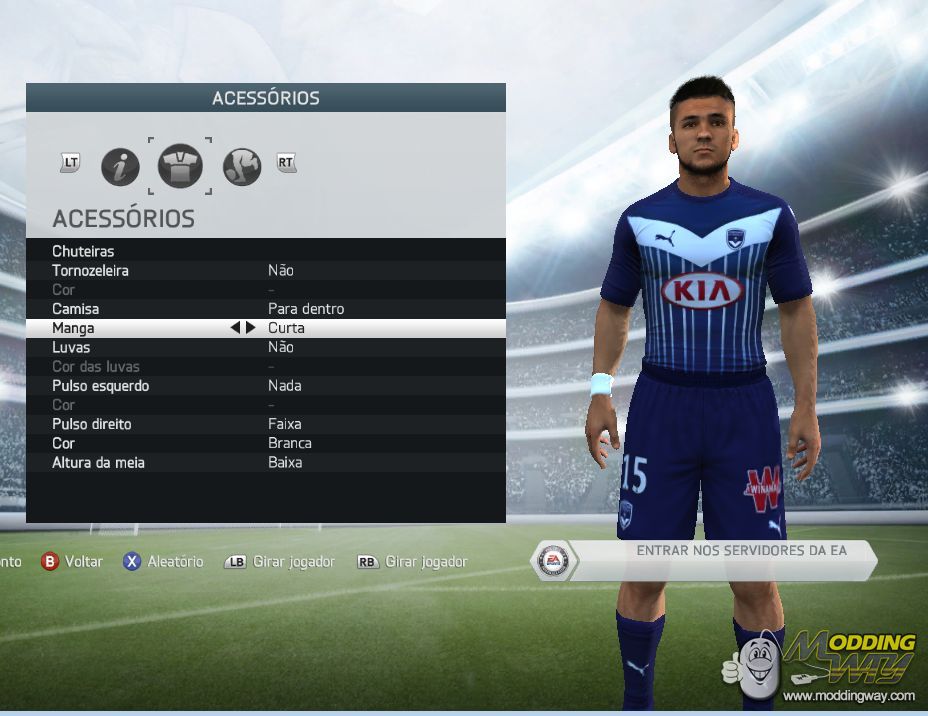Open the shirt accessories tab
The width and height of the screenshot is (928, 716).
(180, 166)
